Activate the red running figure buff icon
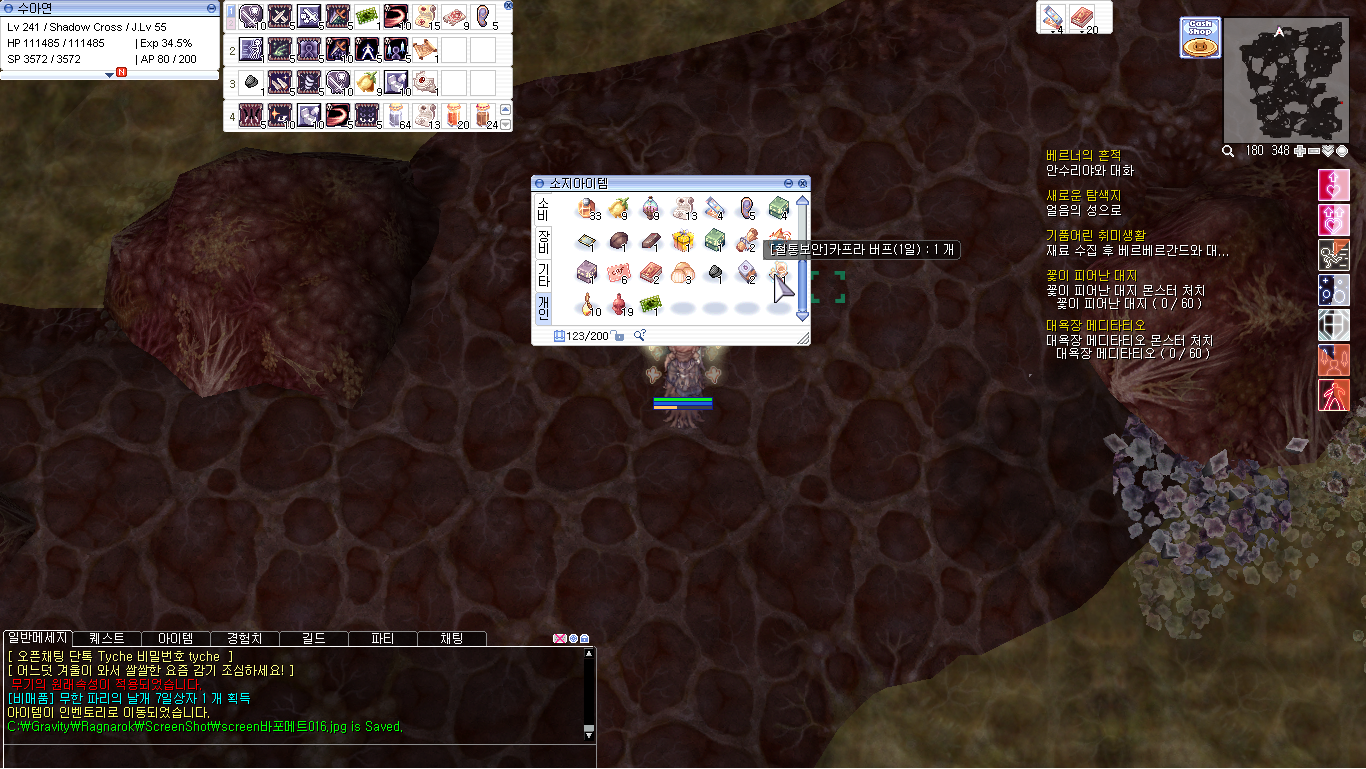 (1334, 393)
